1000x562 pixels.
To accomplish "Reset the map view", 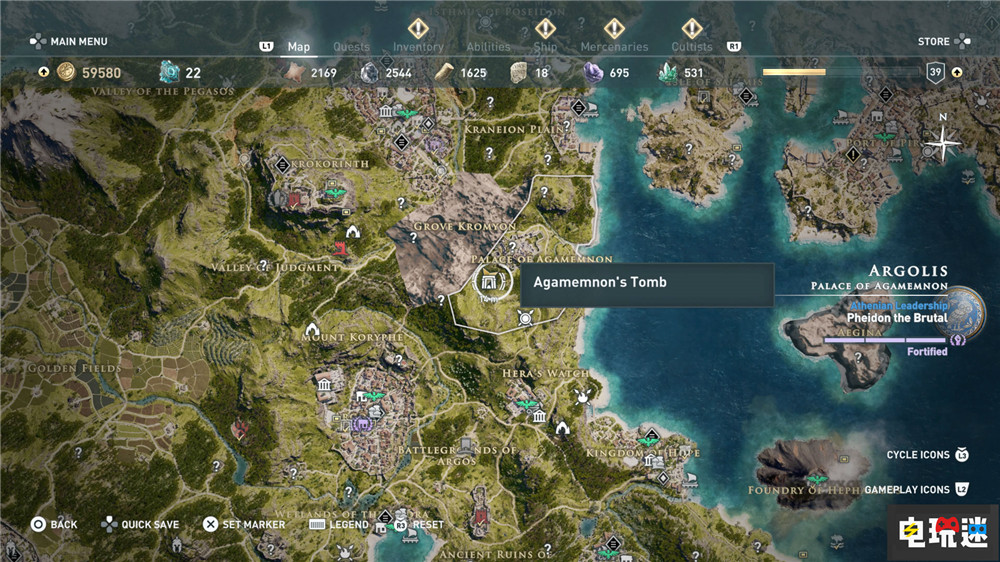I will (x=426, y=524).
